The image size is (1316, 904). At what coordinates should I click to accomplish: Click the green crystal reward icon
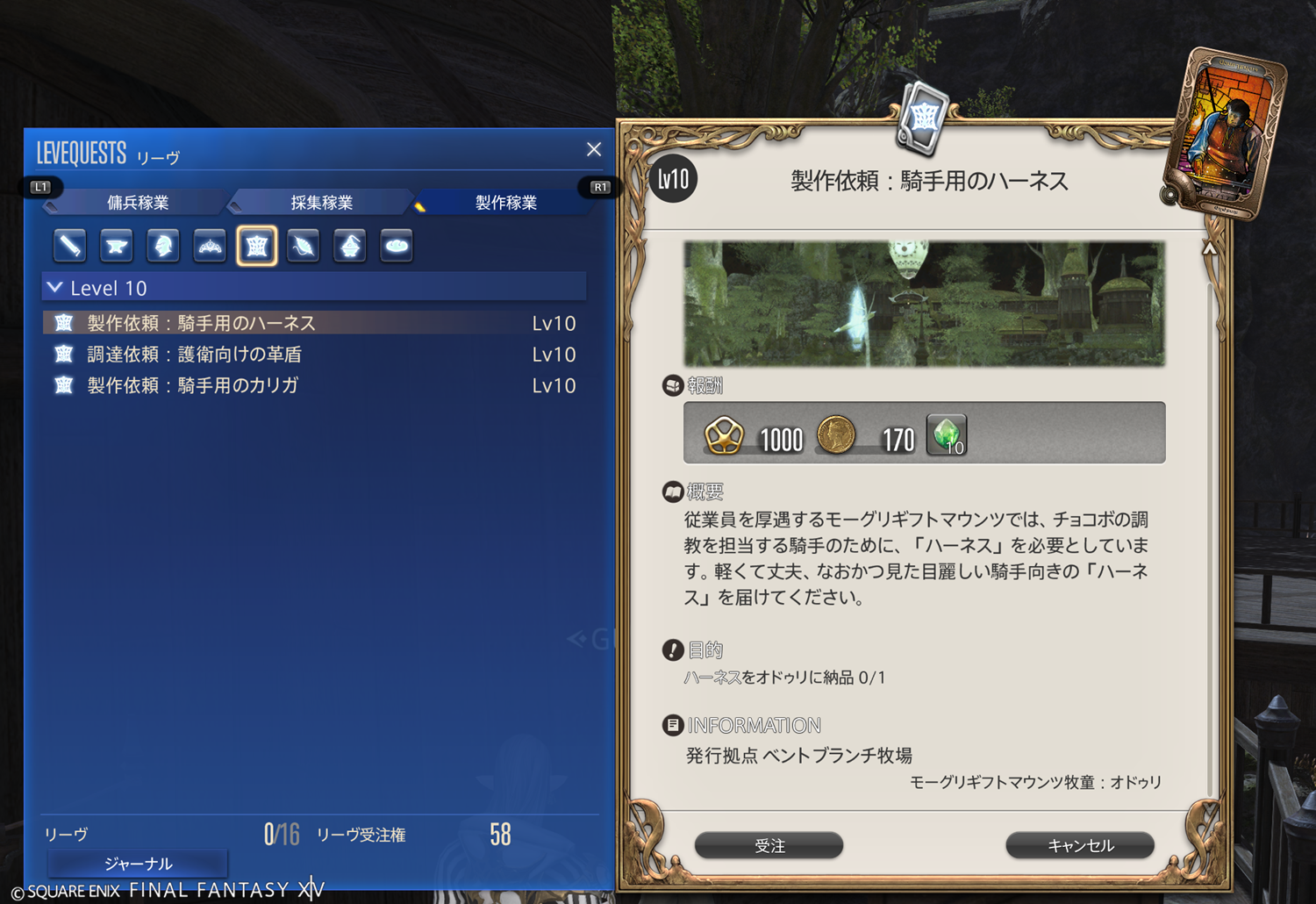tap(946, 434)
